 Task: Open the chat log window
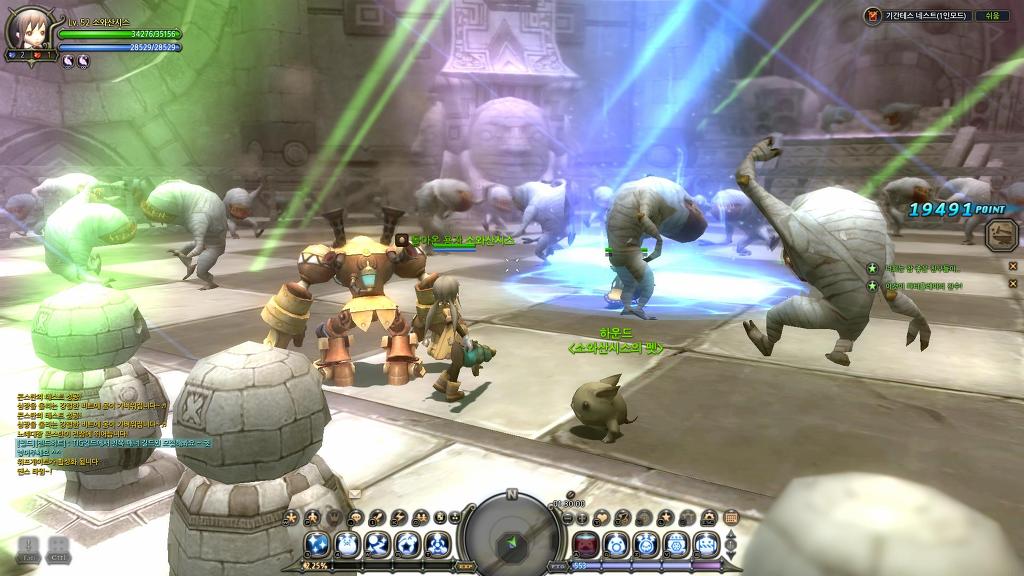90,432
